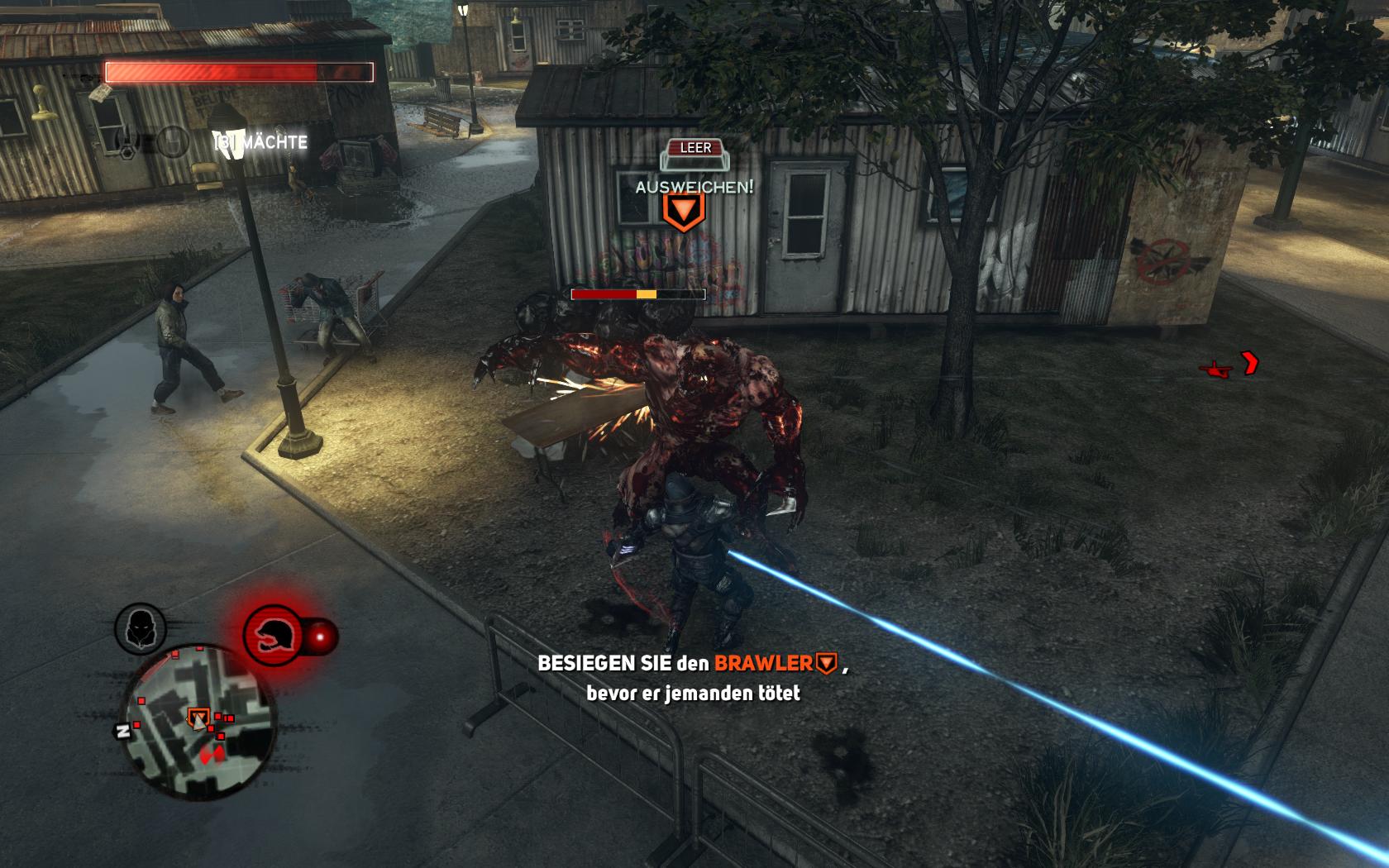Click the Brawler shield marker on the minimap
This screenshot has height=868, width=1389.
pyautogui.click(x=198, y=718)
